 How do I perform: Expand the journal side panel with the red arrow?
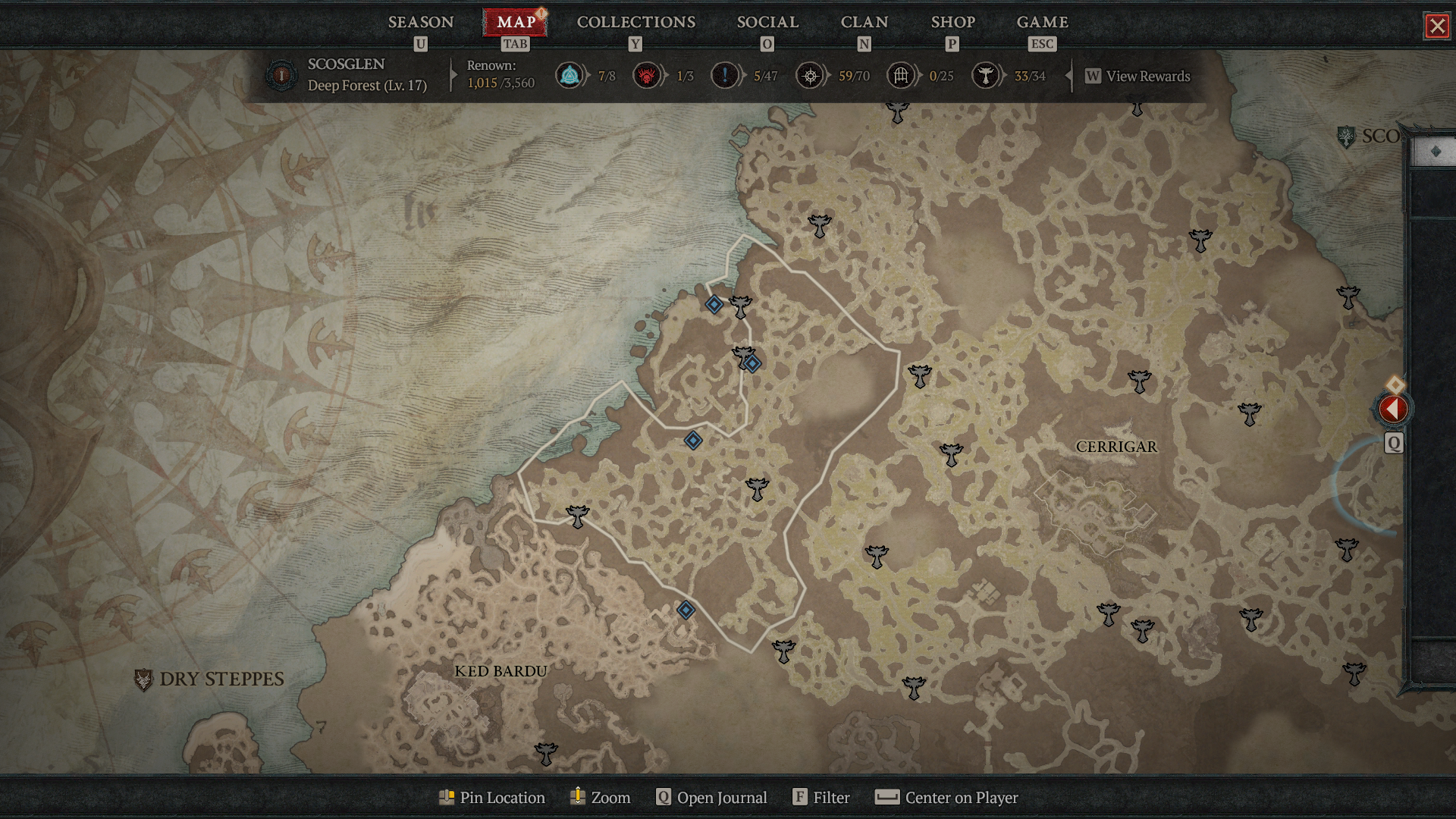click(1394, 409)
